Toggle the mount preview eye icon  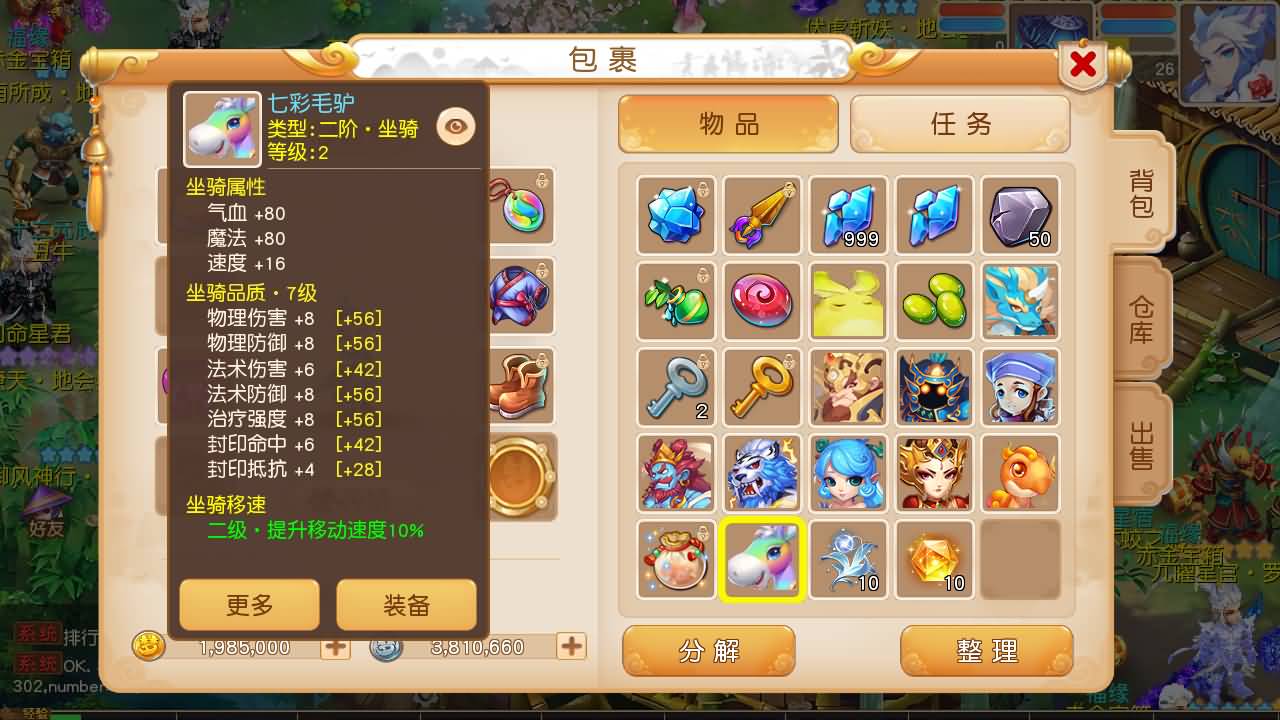click(456, 126)
